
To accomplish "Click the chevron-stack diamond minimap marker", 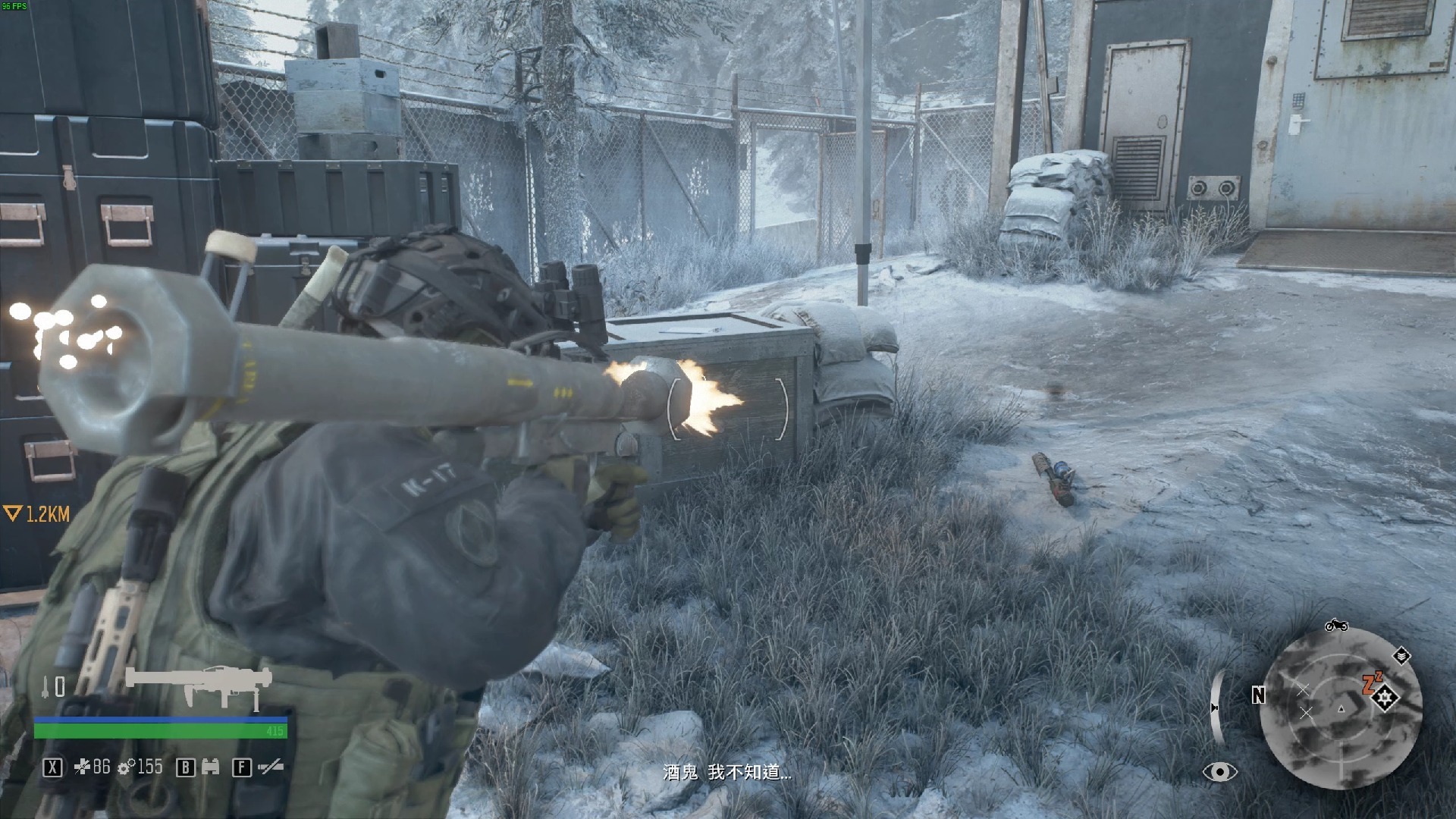I will tap(1401, 656).
